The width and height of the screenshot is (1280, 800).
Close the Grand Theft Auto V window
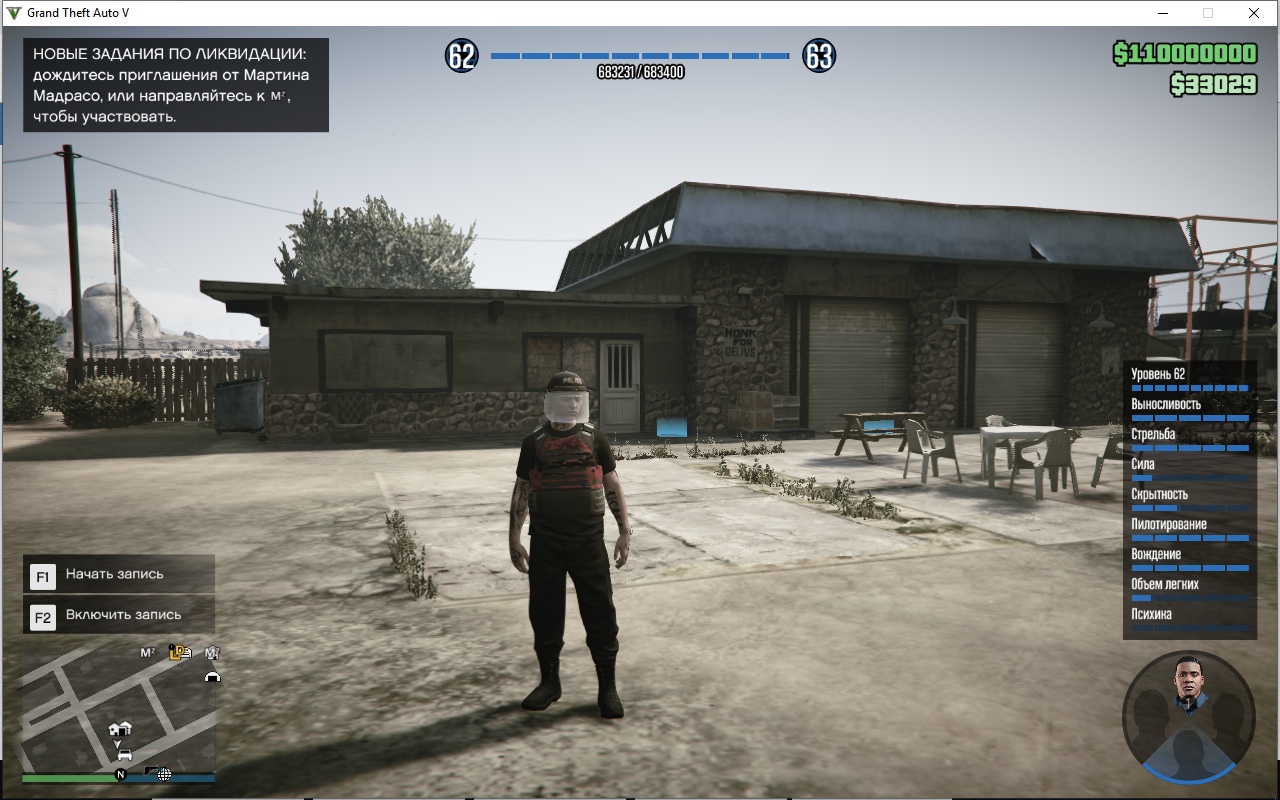(x=1253, y=13)
